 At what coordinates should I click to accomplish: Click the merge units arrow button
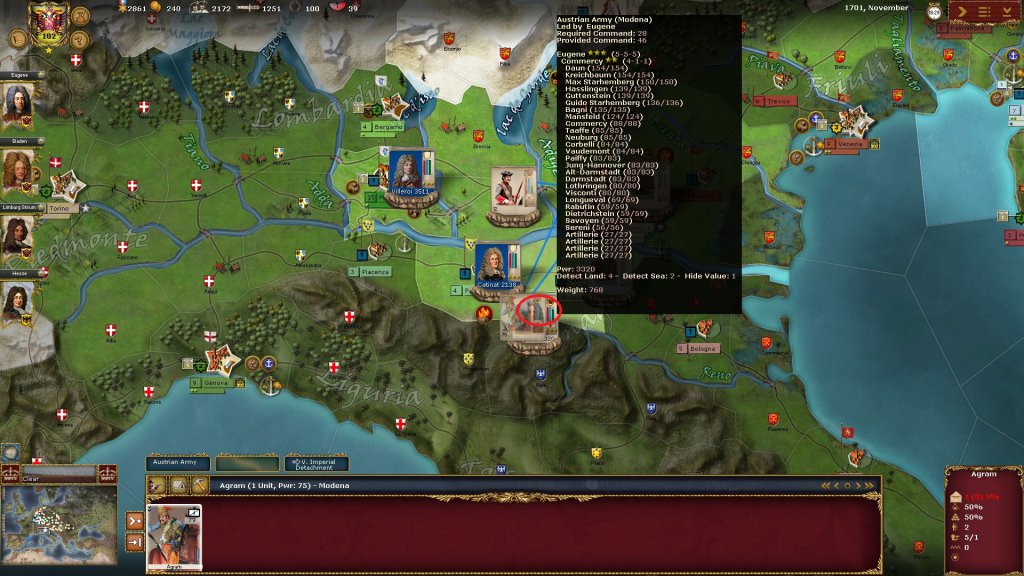click(x=135, y=520)
